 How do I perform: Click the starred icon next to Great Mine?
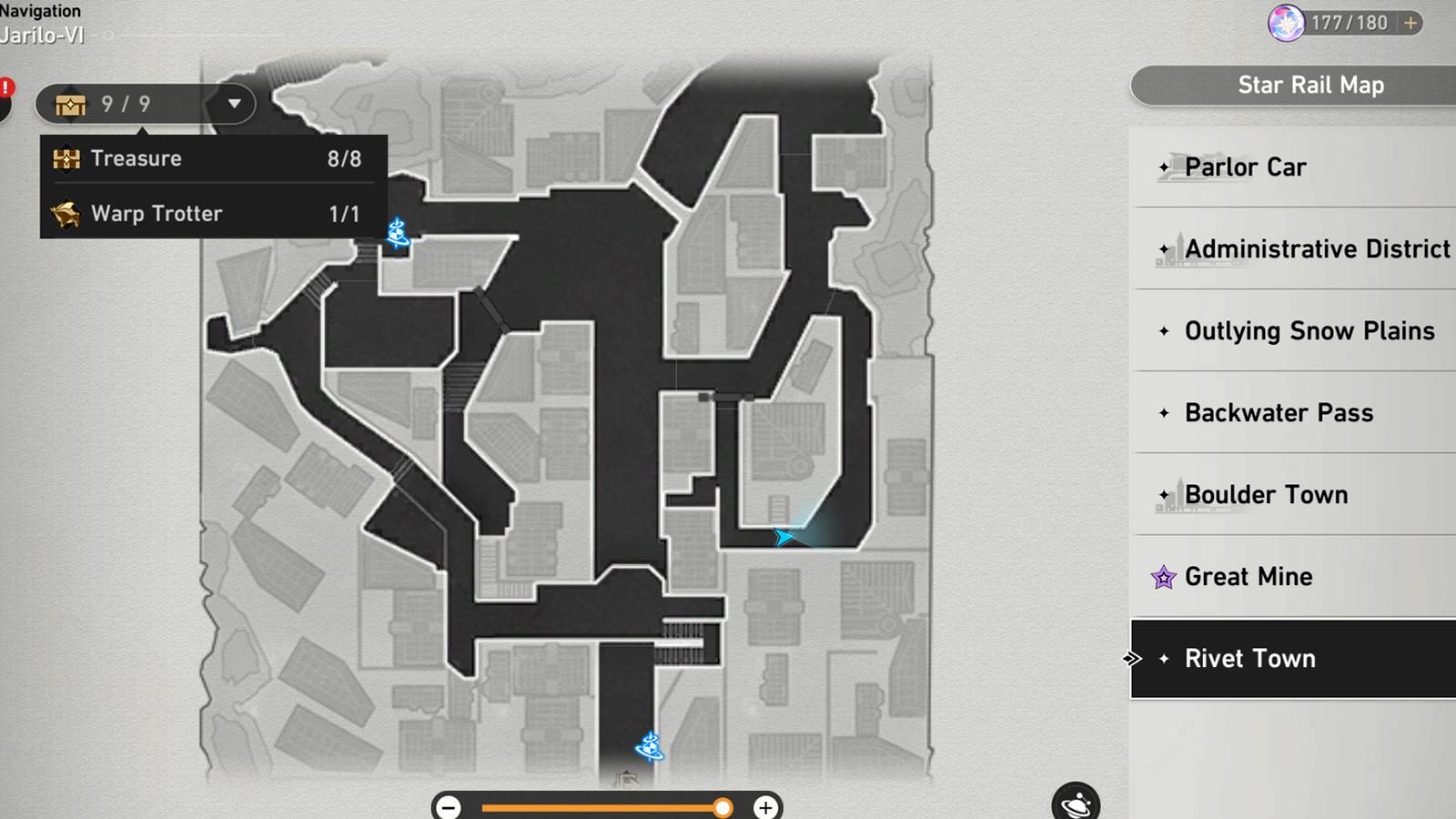point(1163,576)
